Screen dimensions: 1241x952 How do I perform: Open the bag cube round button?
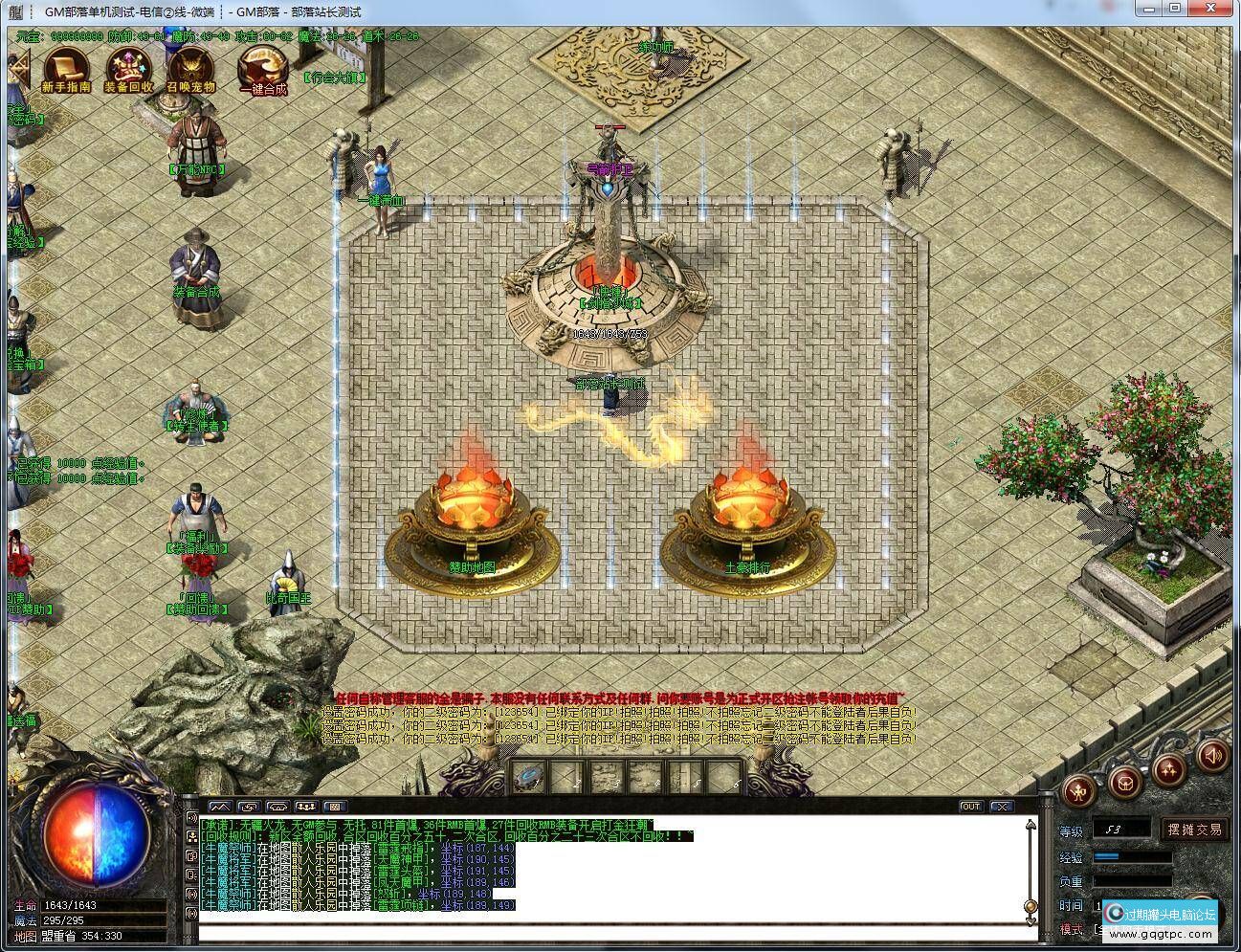coord(1126,781)
